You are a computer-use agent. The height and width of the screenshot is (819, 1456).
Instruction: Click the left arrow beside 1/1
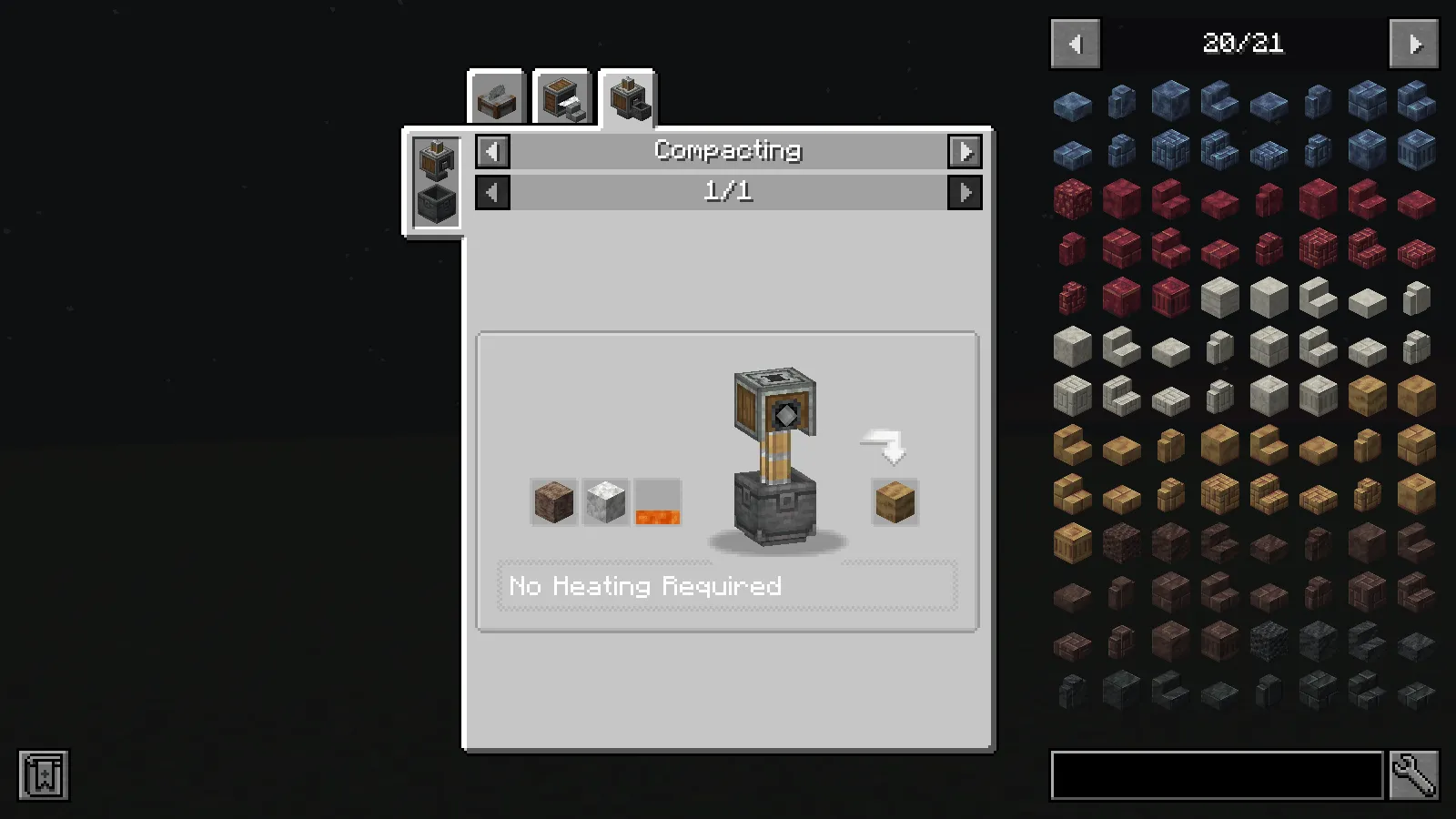coord(491,191)
